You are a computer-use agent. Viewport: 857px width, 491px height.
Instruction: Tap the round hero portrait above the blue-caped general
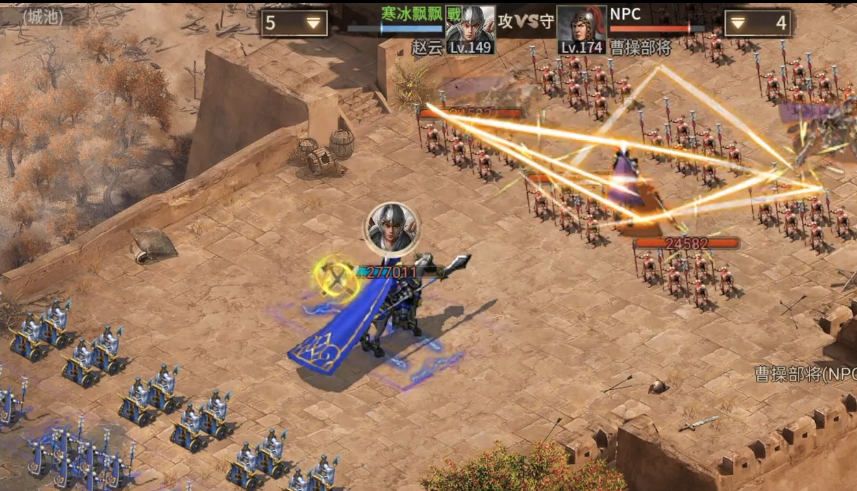392,229
